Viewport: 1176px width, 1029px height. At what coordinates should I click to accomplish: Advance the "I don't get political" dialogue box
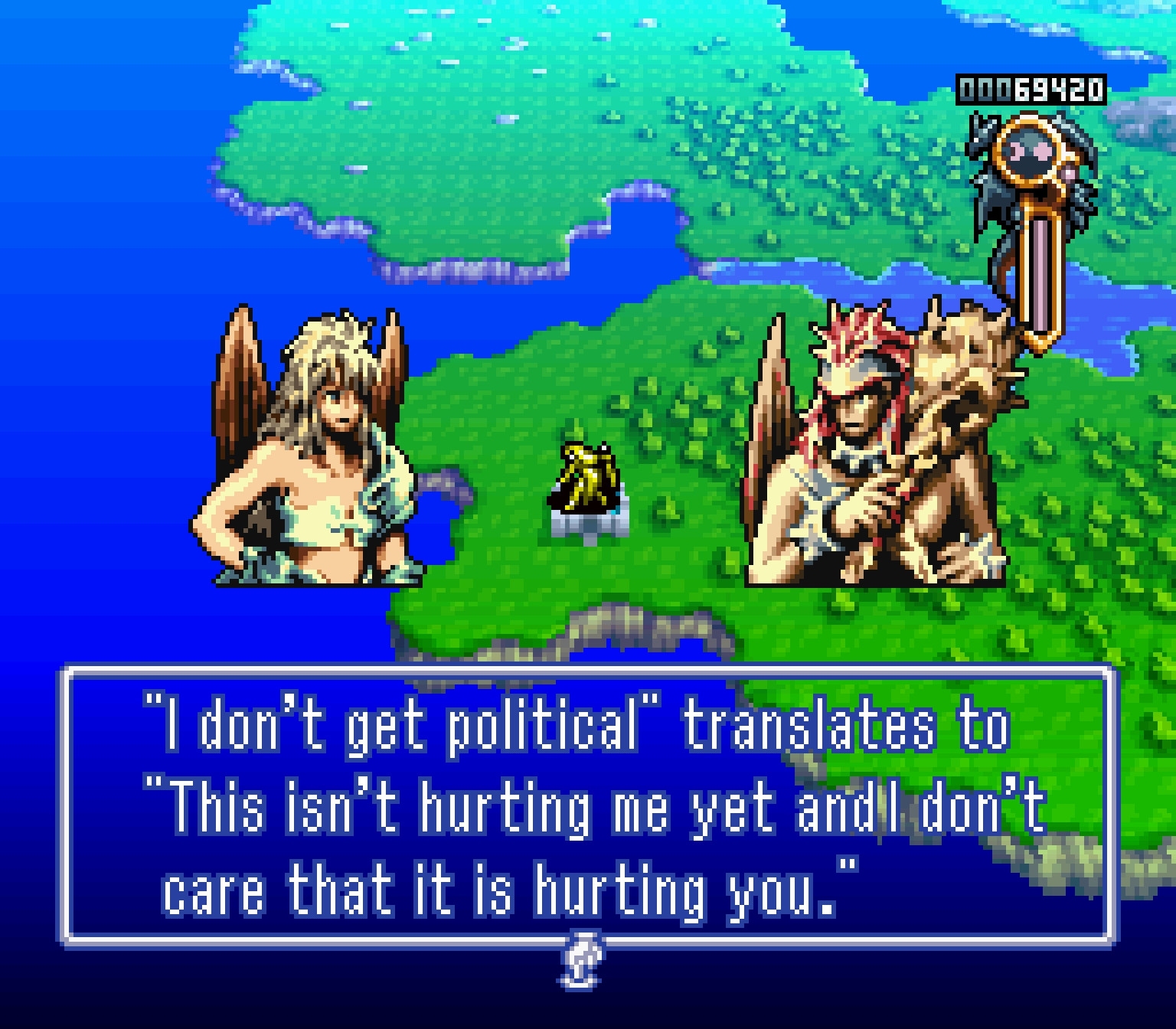(588, 805)
